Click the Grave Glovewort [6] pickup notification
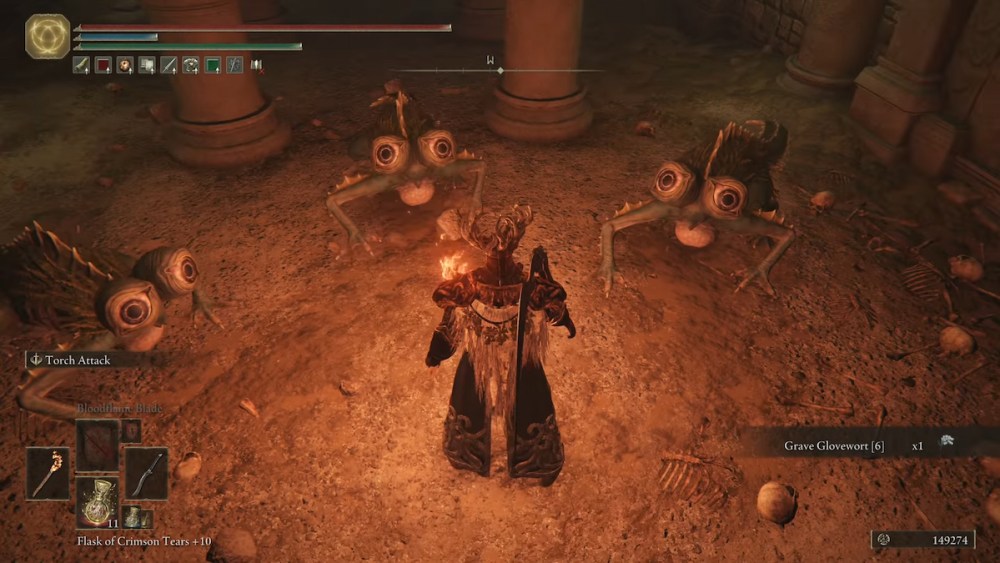 click(868, 443)
